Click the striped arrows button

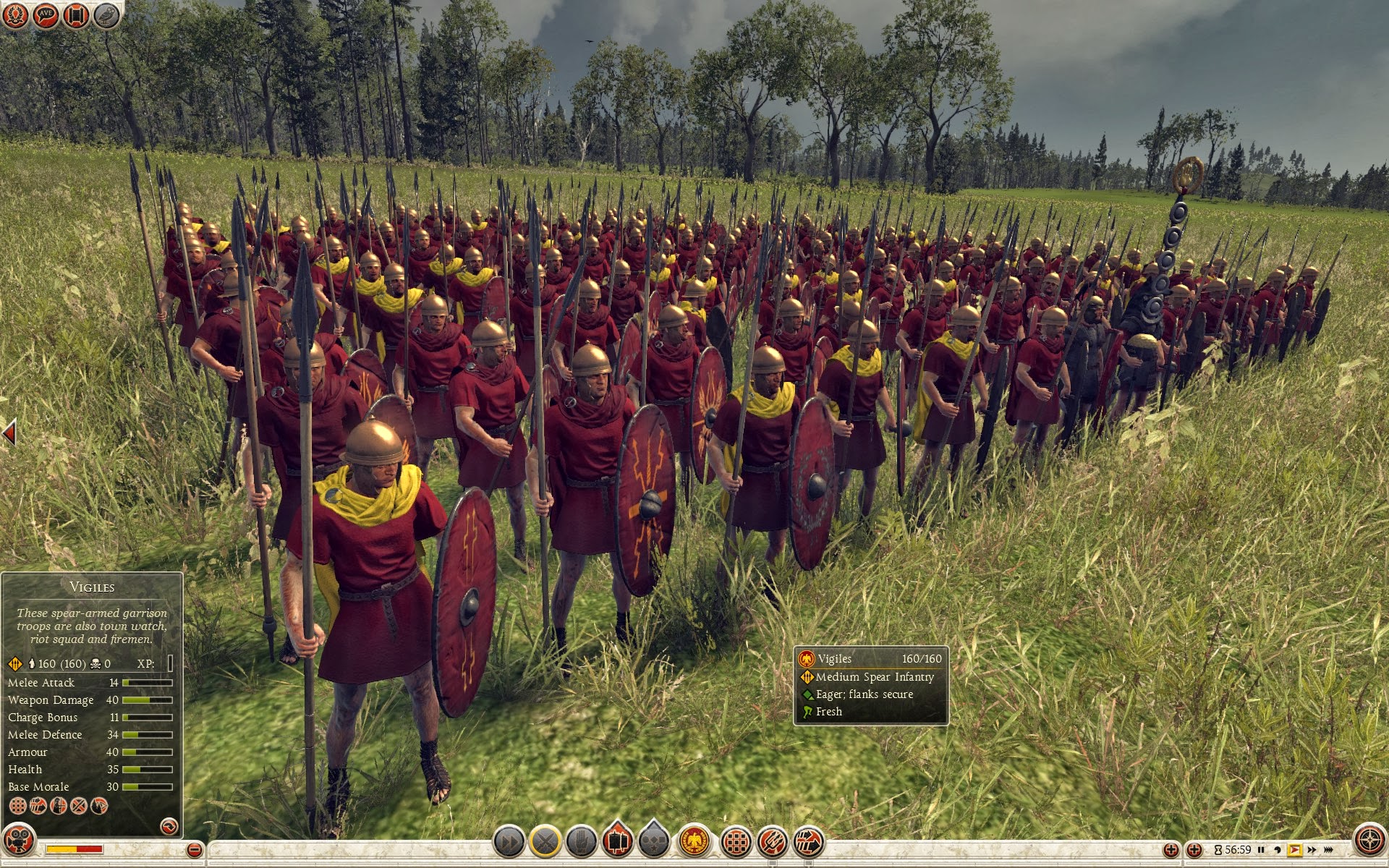coord(809,841)
